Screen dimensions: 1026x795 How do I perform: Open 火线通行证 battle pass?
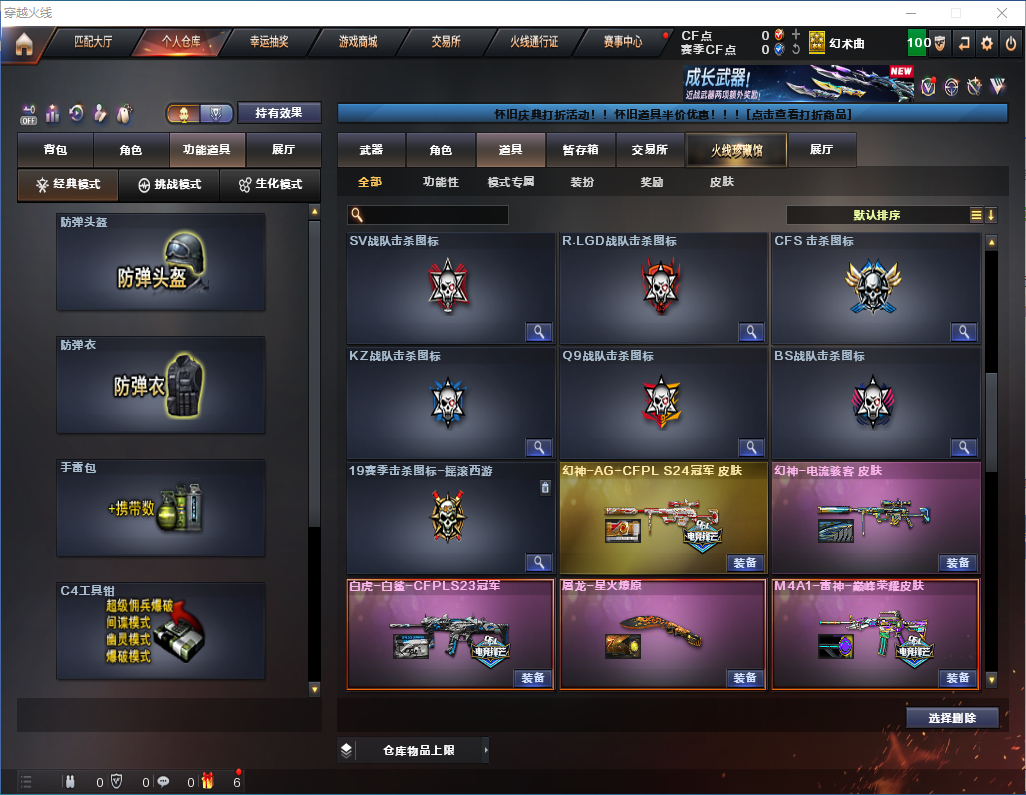coord(534,42)
